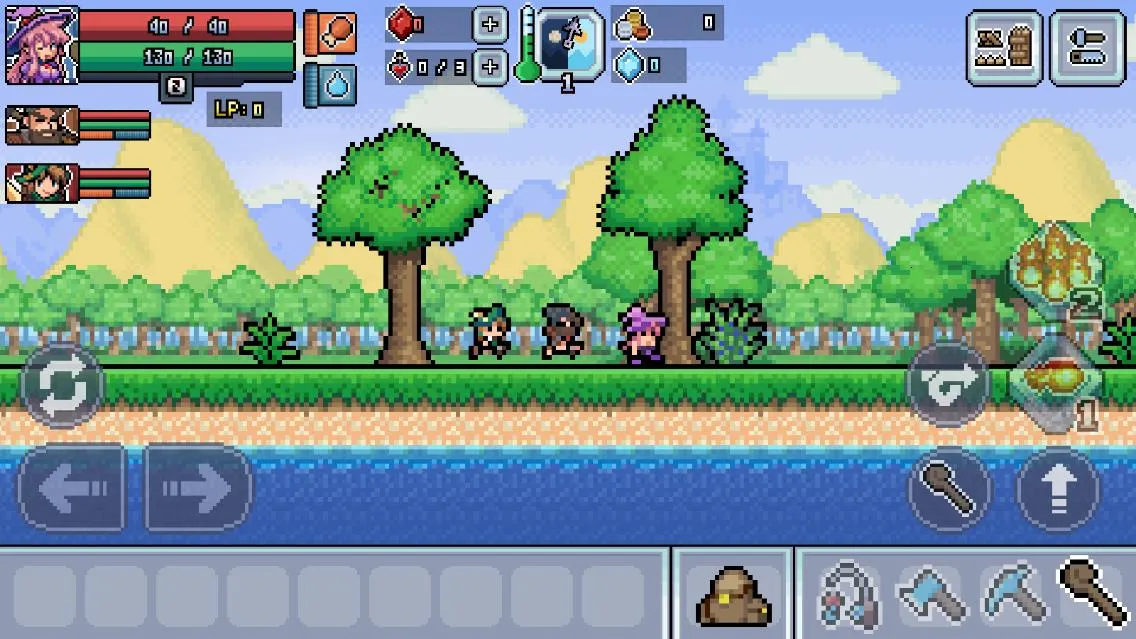Open the building materials menu

(x=1004, y=47)
